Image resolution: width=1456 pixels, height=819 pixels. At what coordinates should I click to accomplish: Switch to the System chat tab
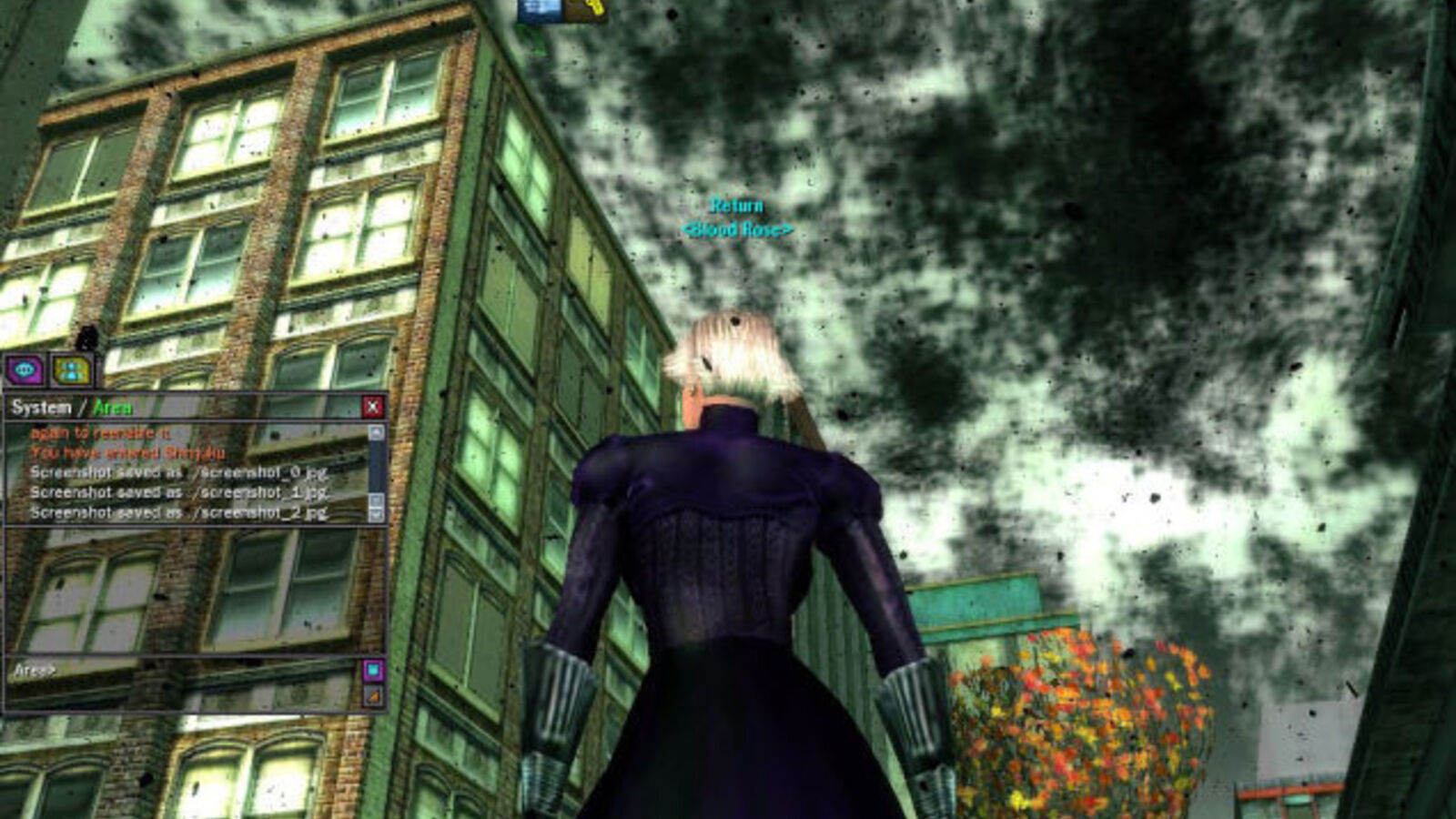40,408
